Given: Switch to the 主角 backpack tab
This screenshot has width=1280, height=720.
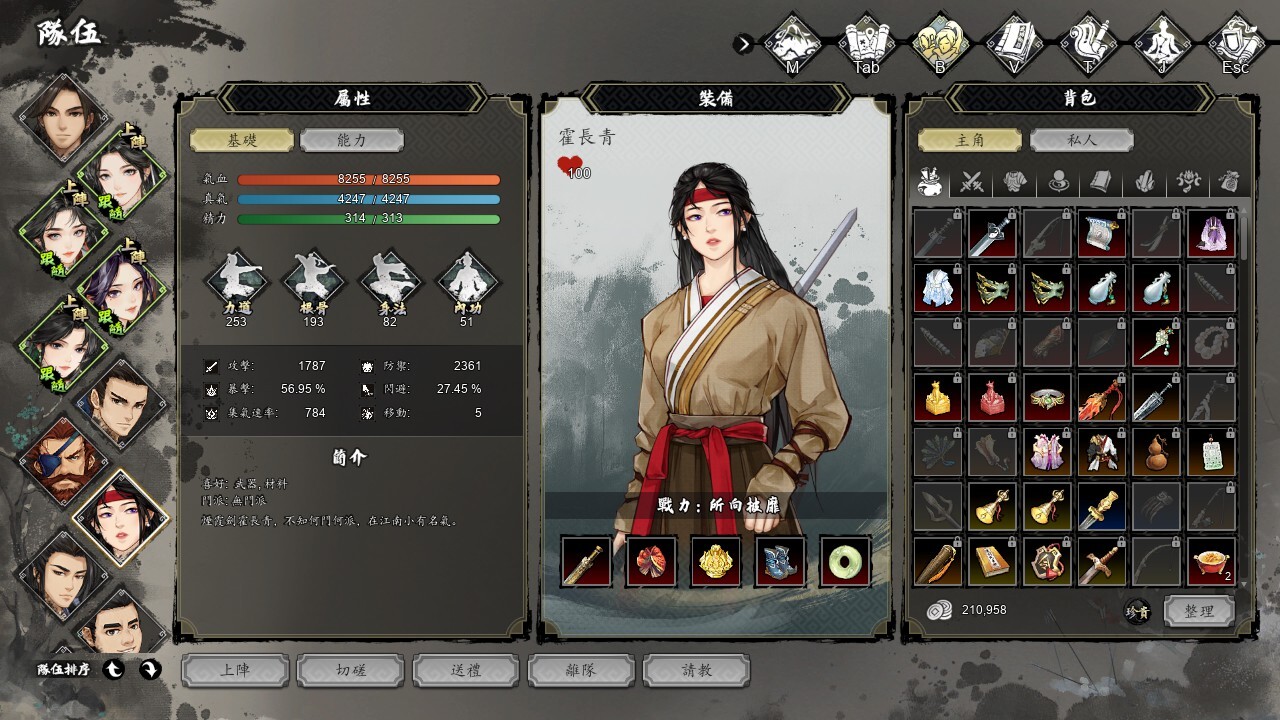Looking at the screenshot, I should pos(970,140).
